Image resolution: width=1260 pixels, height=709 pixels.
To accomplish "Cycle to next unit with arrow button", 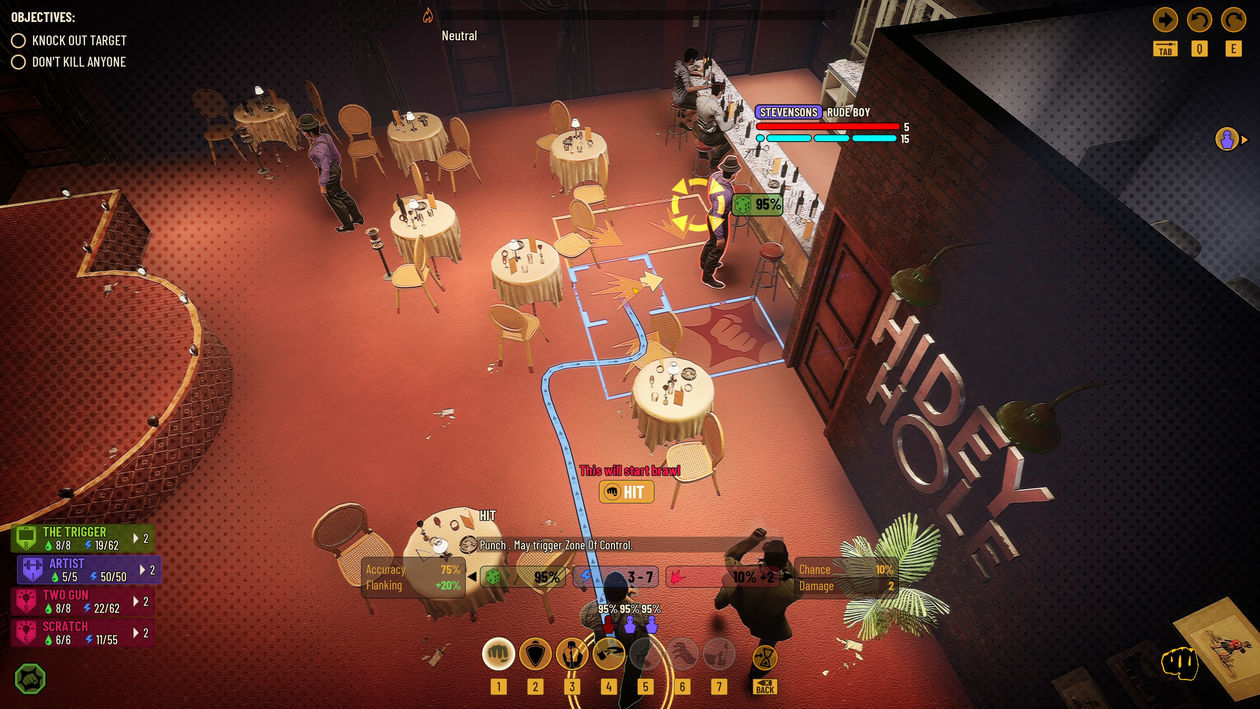I will (1165, 20).
